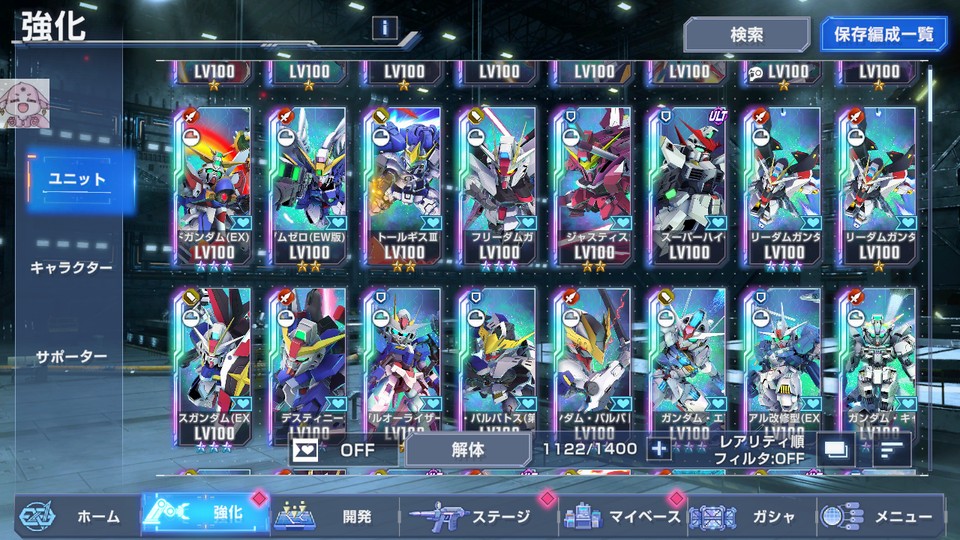Switch to the サポーター tab
This screenshot has width=960, height=540.
coord(71,356)
